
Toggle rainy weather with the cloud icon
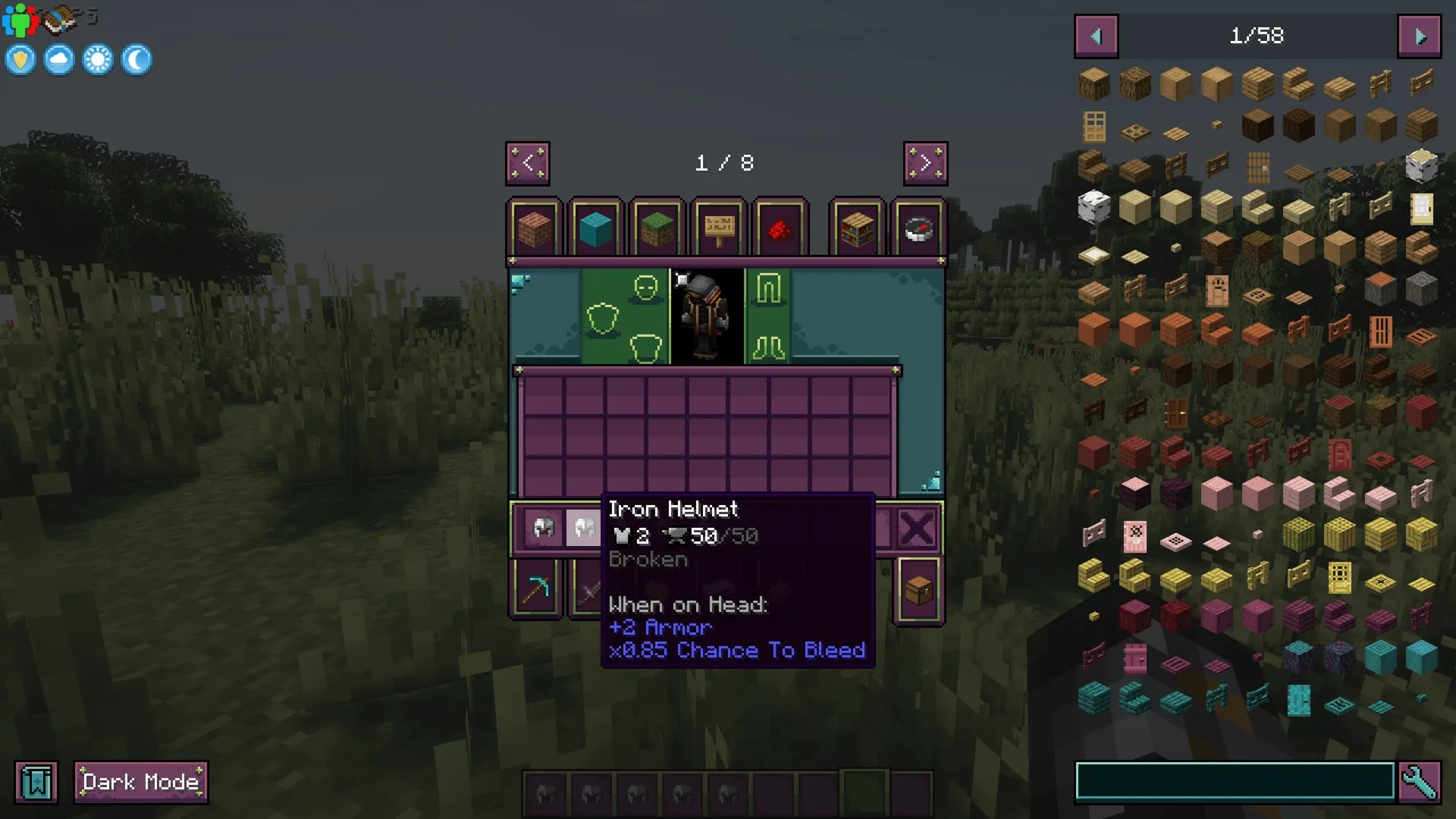[x=58, y=58]
